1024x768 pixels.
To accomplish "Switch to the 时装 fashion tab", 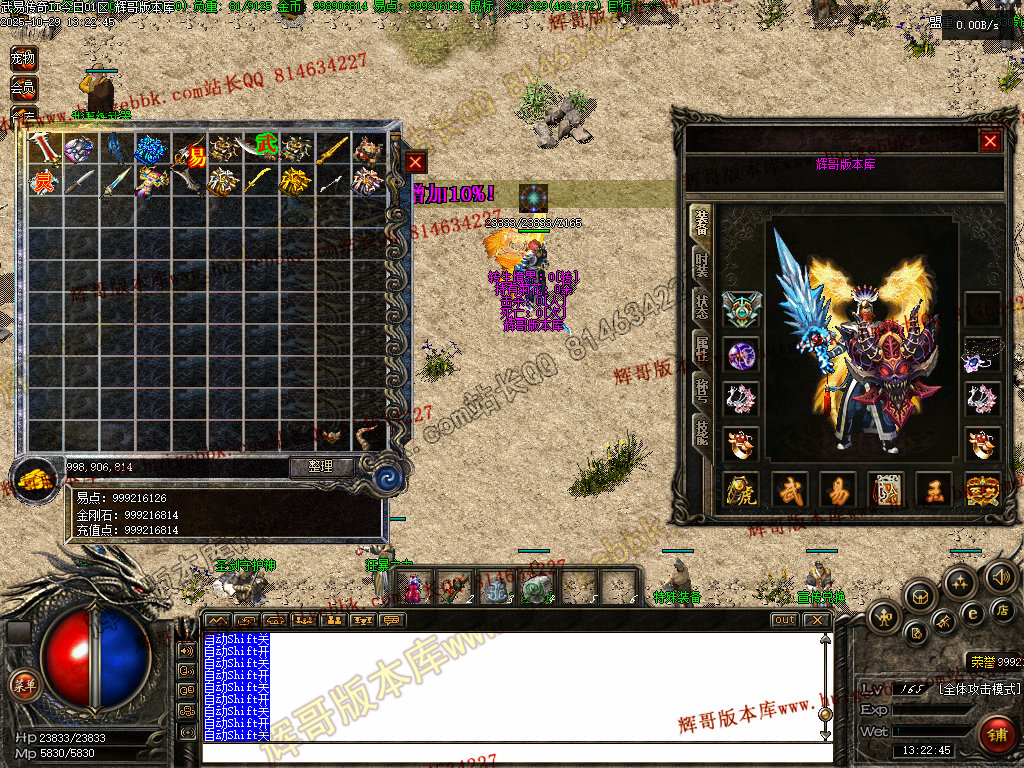I will pos(702,264).
